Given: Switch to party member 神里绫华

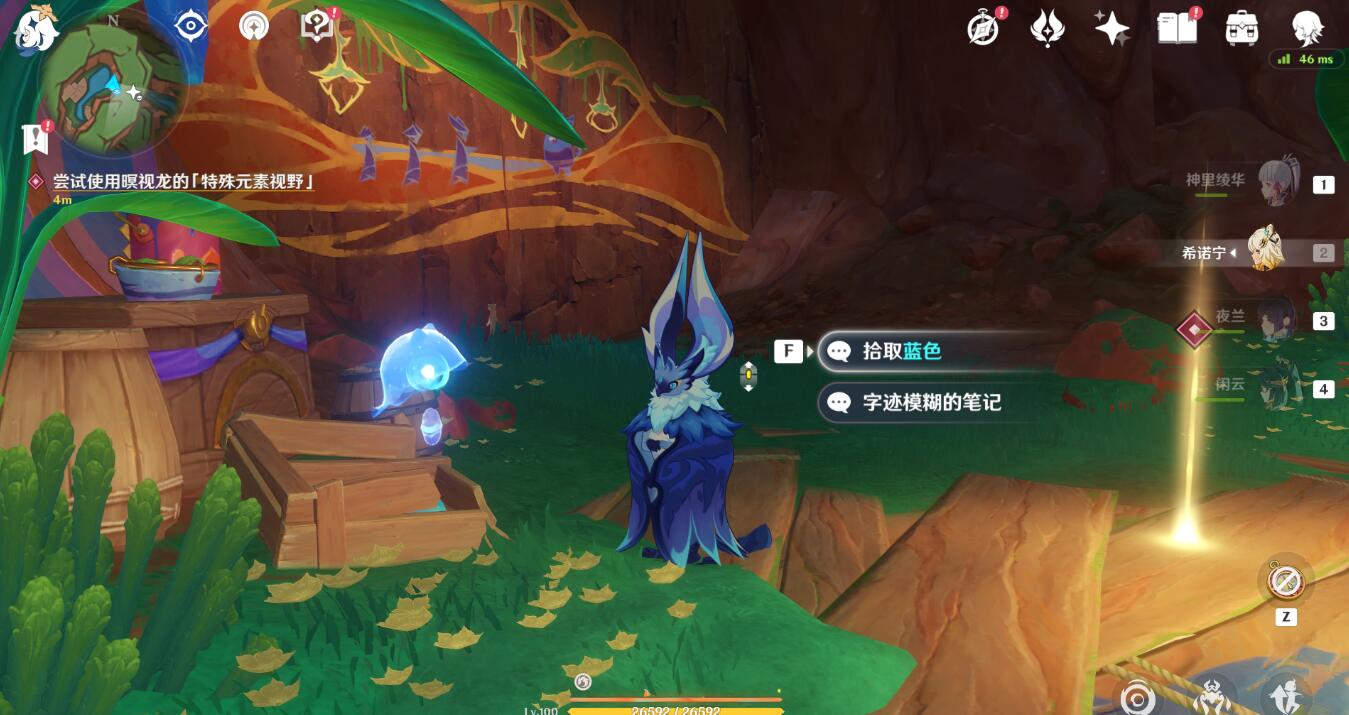Looking at the screenshot, I should click(x=1275, y=183).
